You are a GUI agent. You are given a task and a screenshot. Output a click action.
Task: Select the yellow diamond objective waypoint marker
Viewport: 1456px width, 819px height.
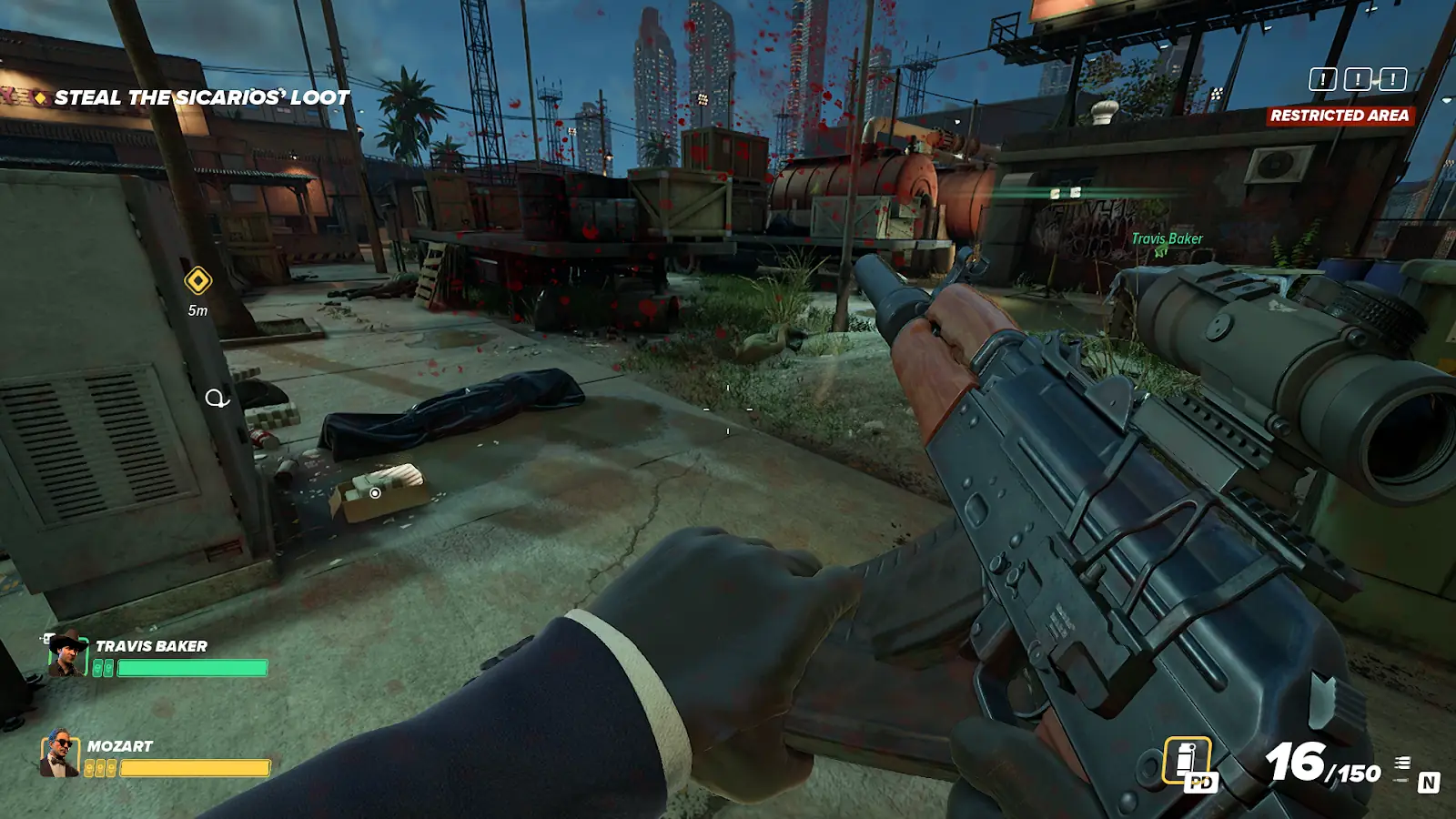[197, 281]
